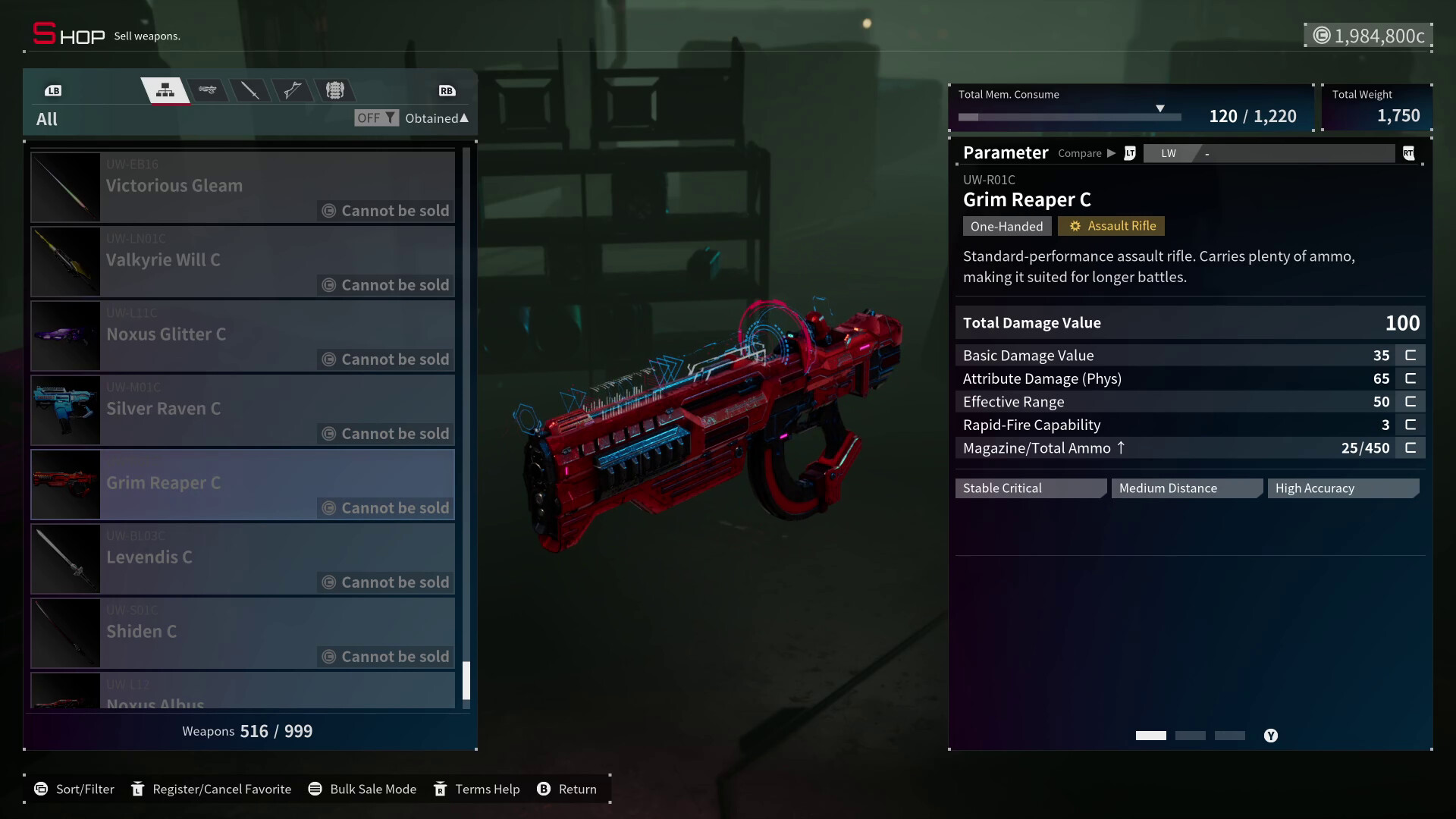1456x819 pixels.
Task: Click the Total Mem. Consume progress bar
Action: click(x=1069, y=117)
